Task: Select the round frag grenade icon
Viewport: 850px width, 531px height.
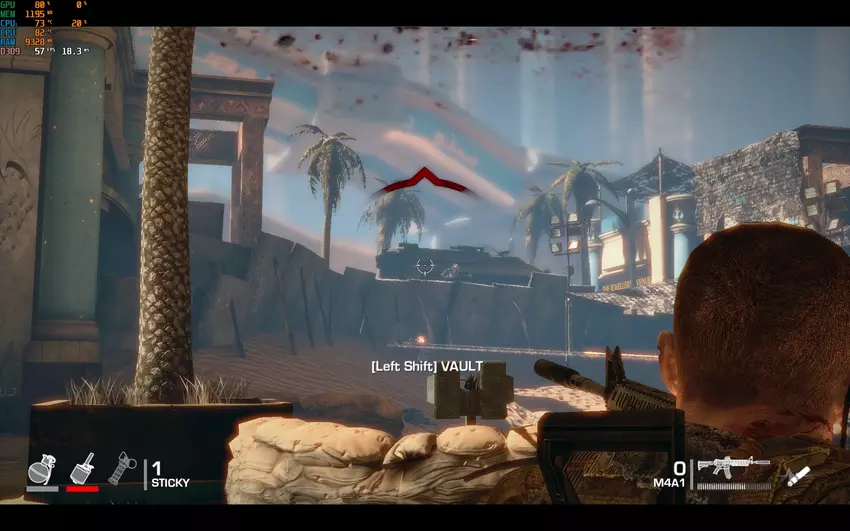Action: (41, 469)
